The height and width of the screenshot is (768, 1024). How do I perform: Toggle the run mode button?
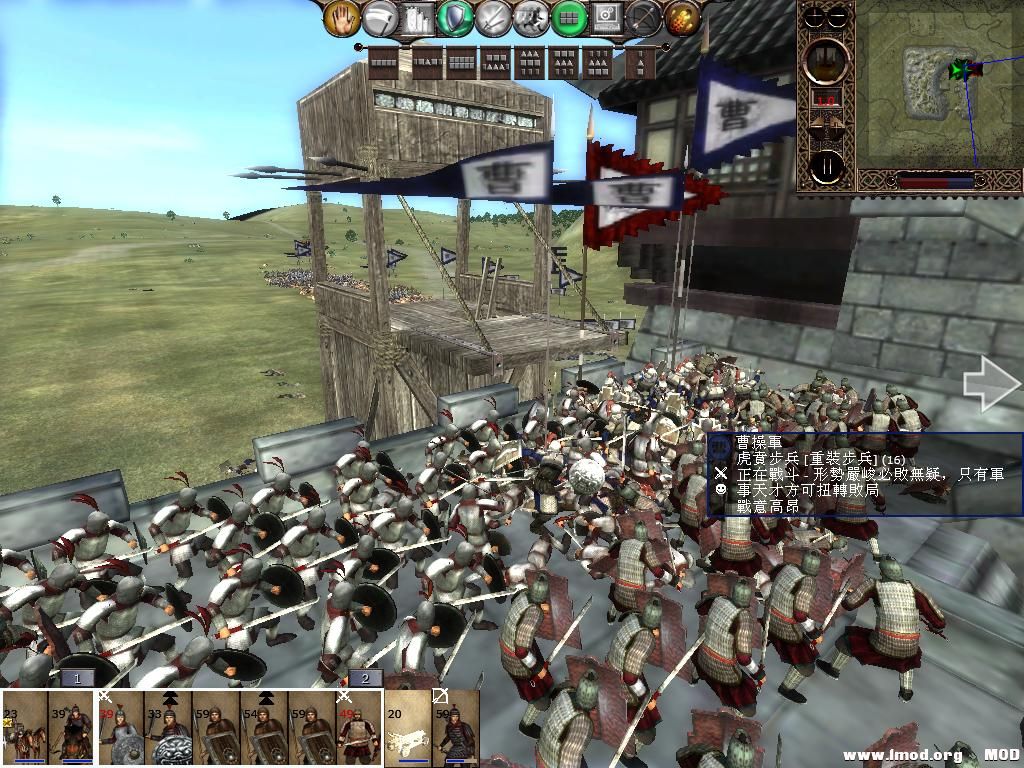[531, 17]
